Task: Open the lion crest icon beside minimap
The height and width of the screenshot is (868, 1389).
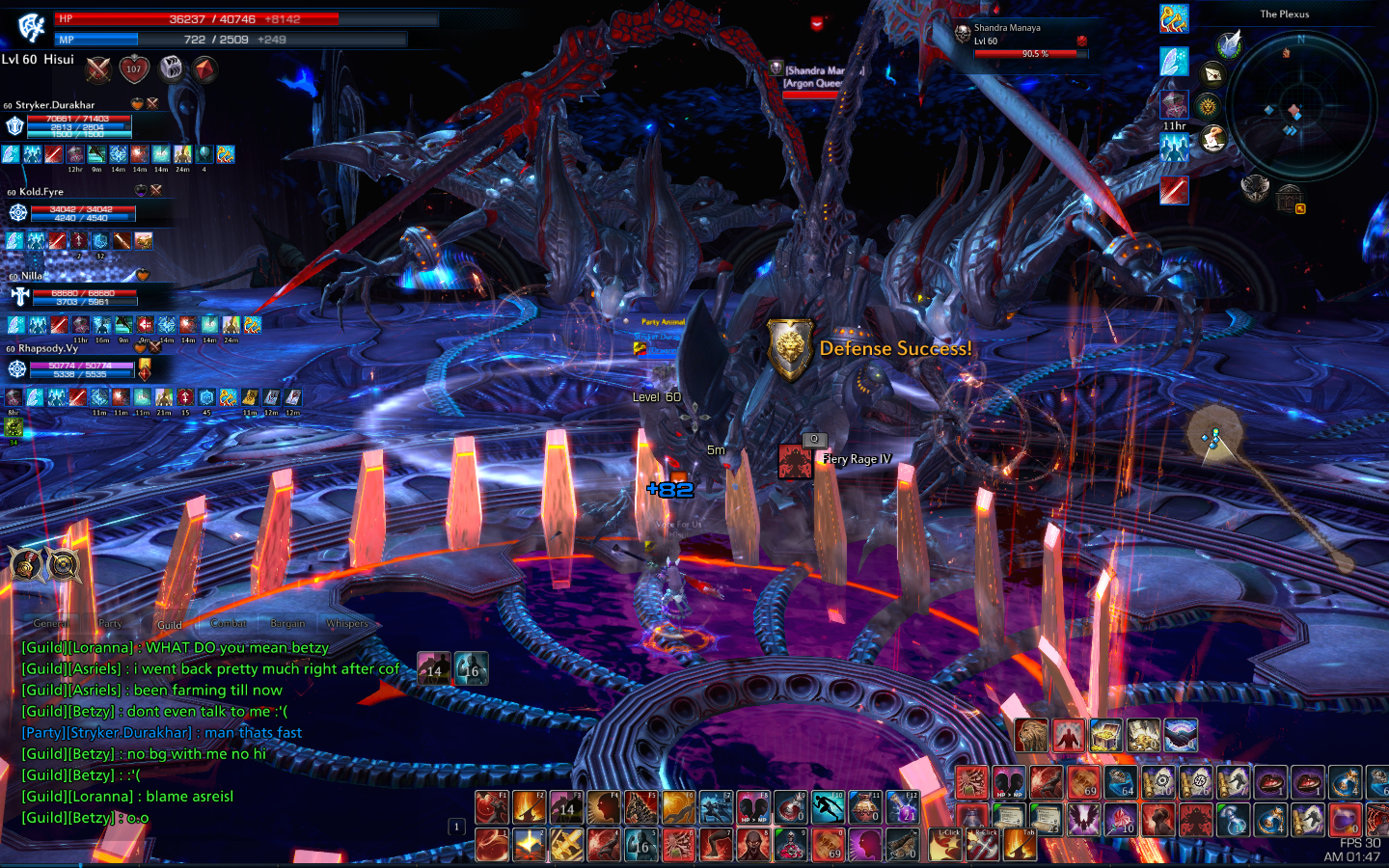Action: click(1208, 105)
